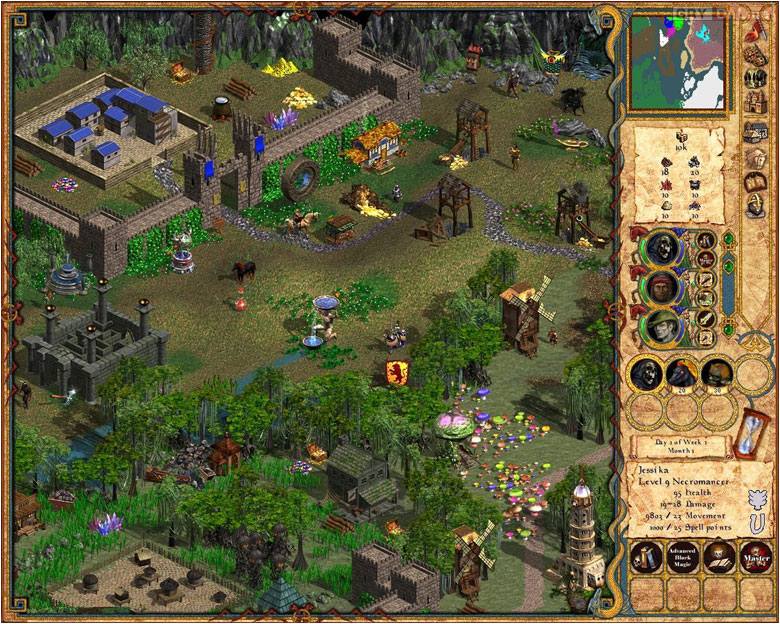Select the red-hooded hero portrait

661,288
